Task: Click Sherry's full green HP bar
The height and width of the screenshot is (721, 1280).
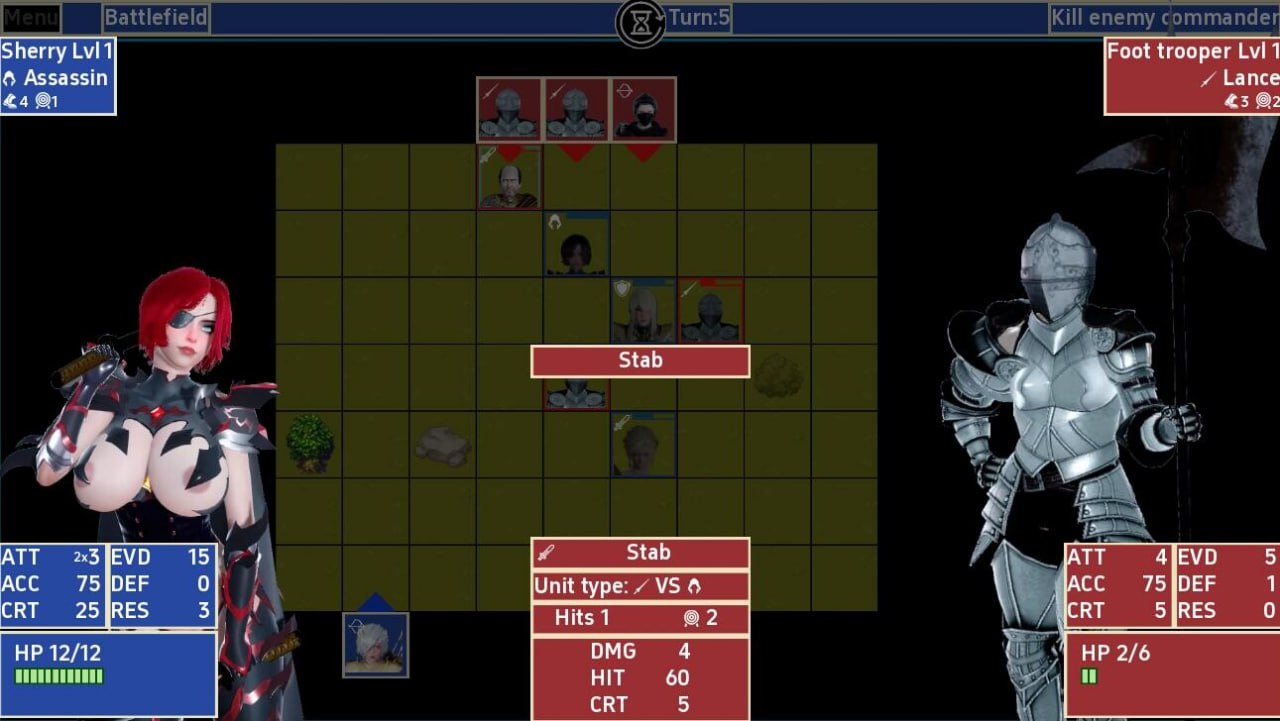Action: click(x=60, y=676)
